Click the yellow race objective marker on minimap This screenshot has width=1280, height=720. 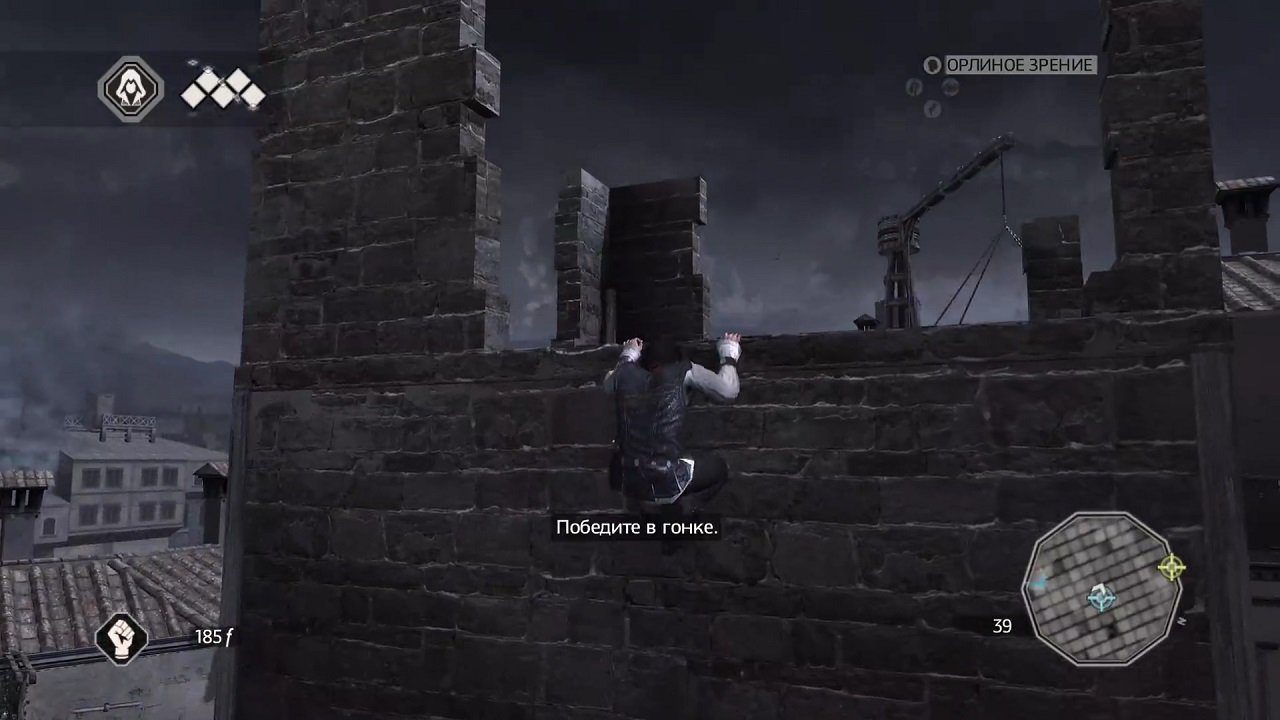pos(1170,567)
